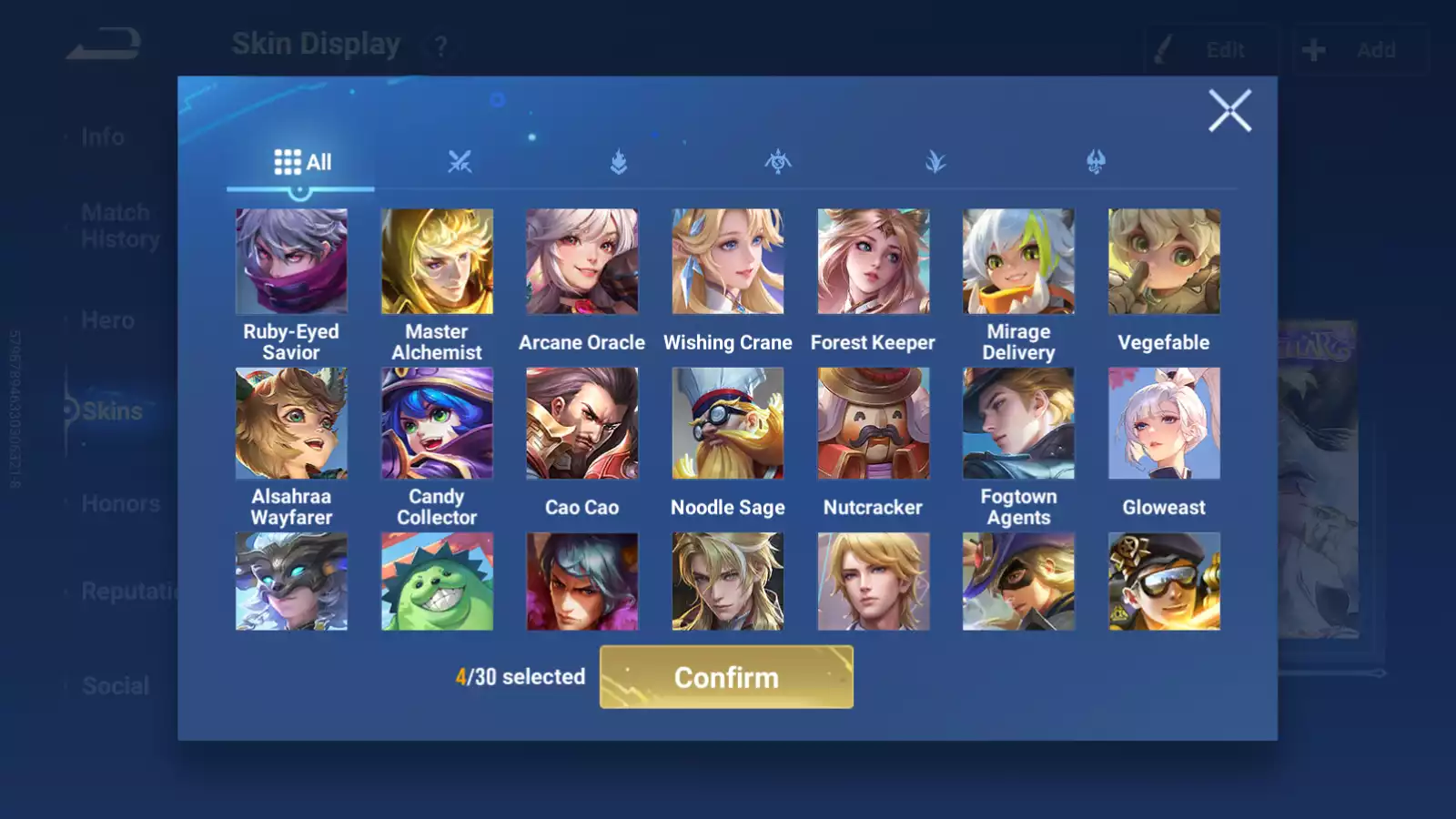This screenshot has width=1456, height=819.
Task: Select the Mirage Delivery skin
Action: 1018,262
